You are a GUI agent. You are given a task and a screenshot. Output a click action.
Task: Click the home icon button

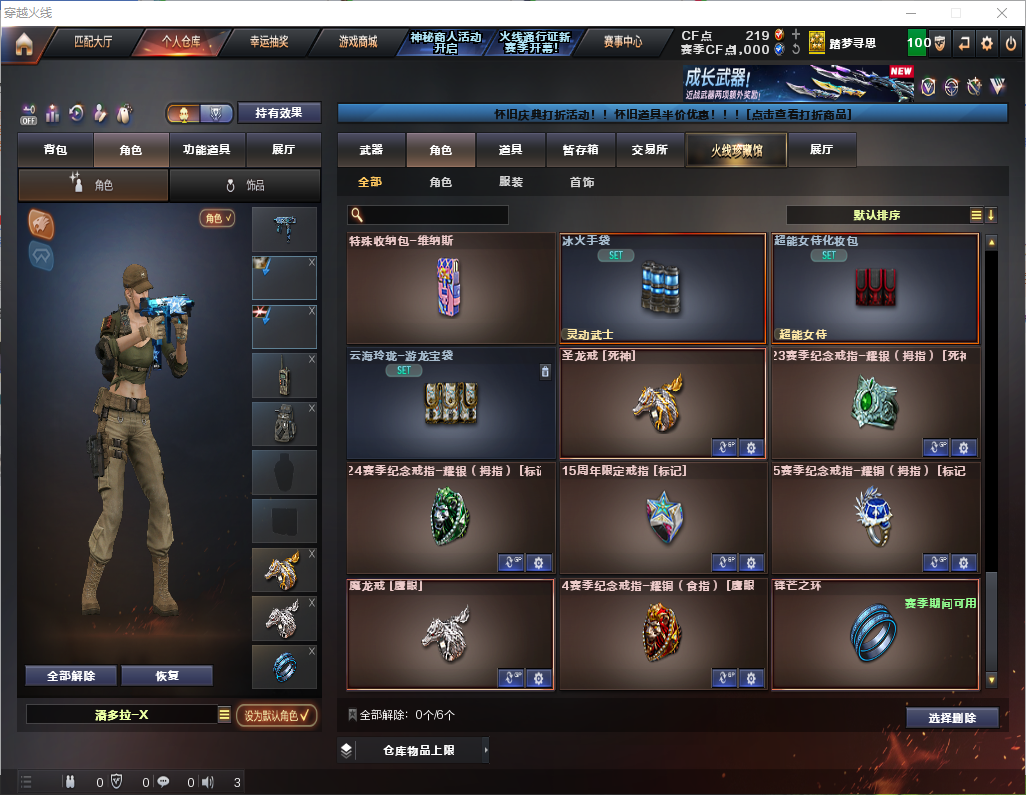(23, 44)
